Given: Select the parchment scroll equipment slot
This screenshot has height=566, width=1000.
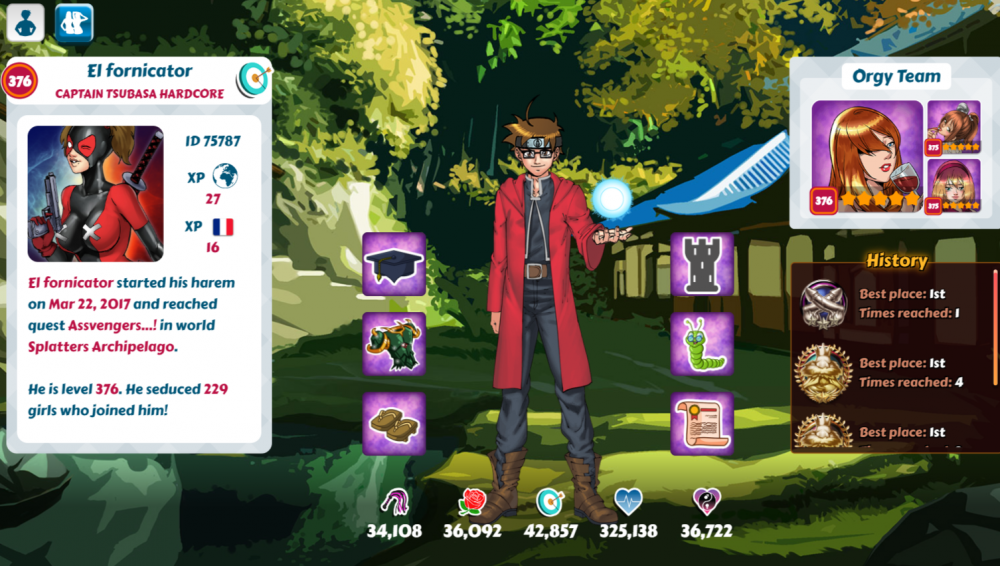Looking at the screenshot, I should click(x=702, y=423).
